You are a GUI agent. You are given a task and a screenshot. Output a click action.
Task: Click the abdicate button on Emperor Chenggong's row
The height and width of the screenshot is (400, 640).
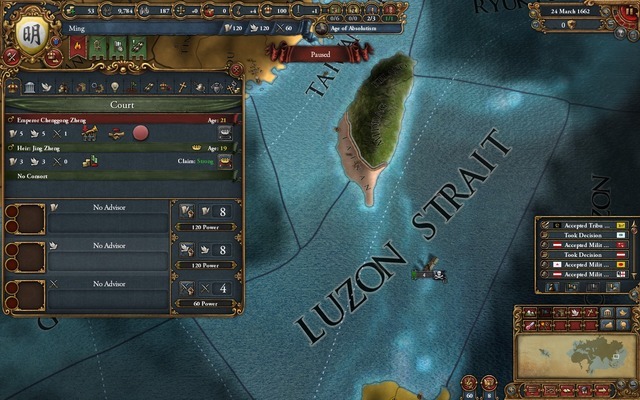tap(226, 132)
